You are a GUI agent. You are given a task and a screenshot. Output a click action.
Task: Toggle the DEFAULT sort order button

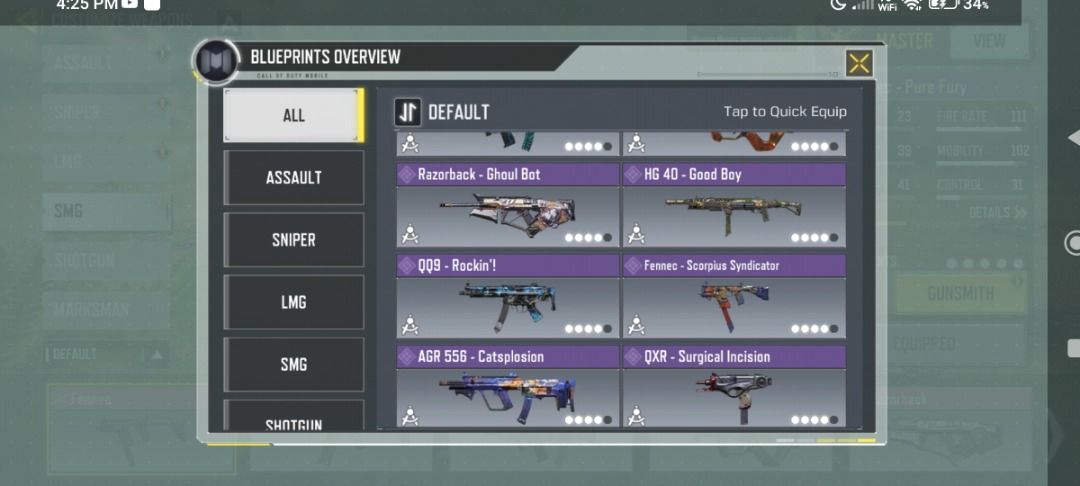point(408,112)
